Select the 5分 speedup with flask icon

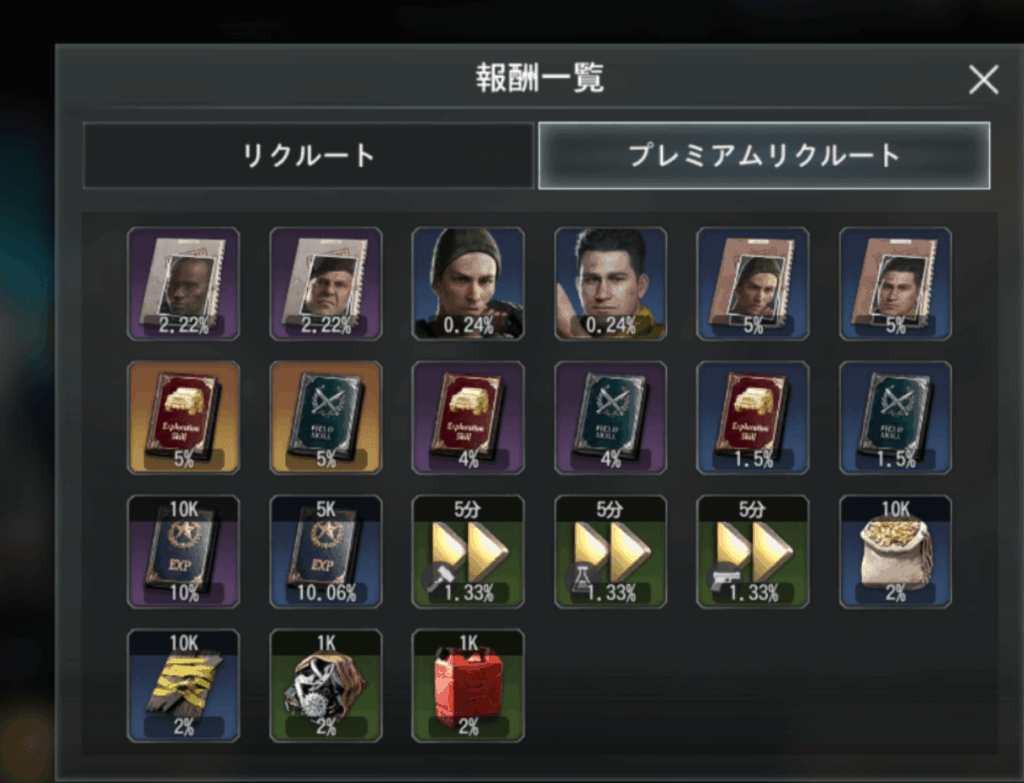coord(610,551)
